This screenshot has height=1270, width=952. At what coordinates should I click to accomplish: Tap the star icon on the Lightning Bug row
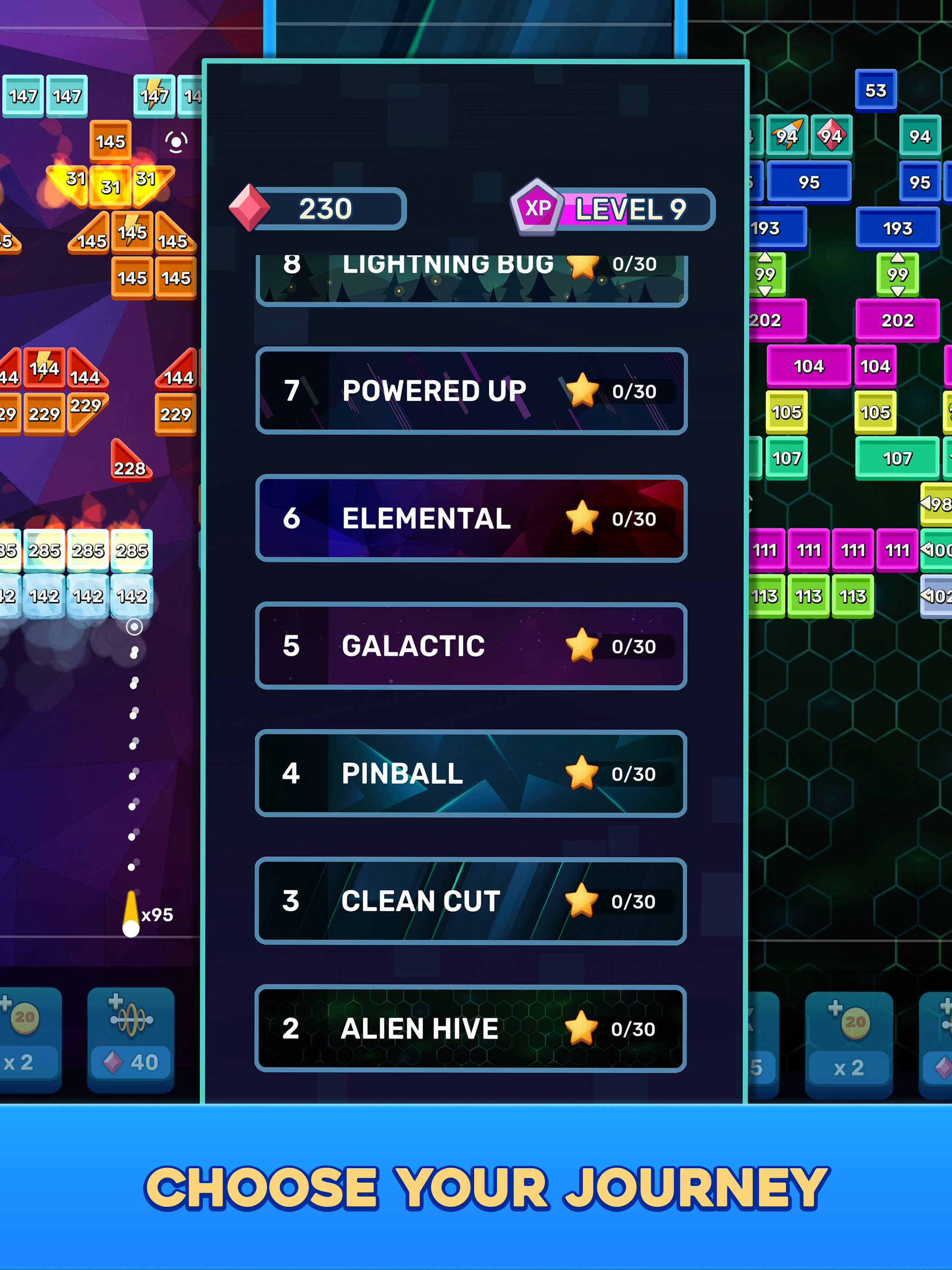click(x=584, y=265)
